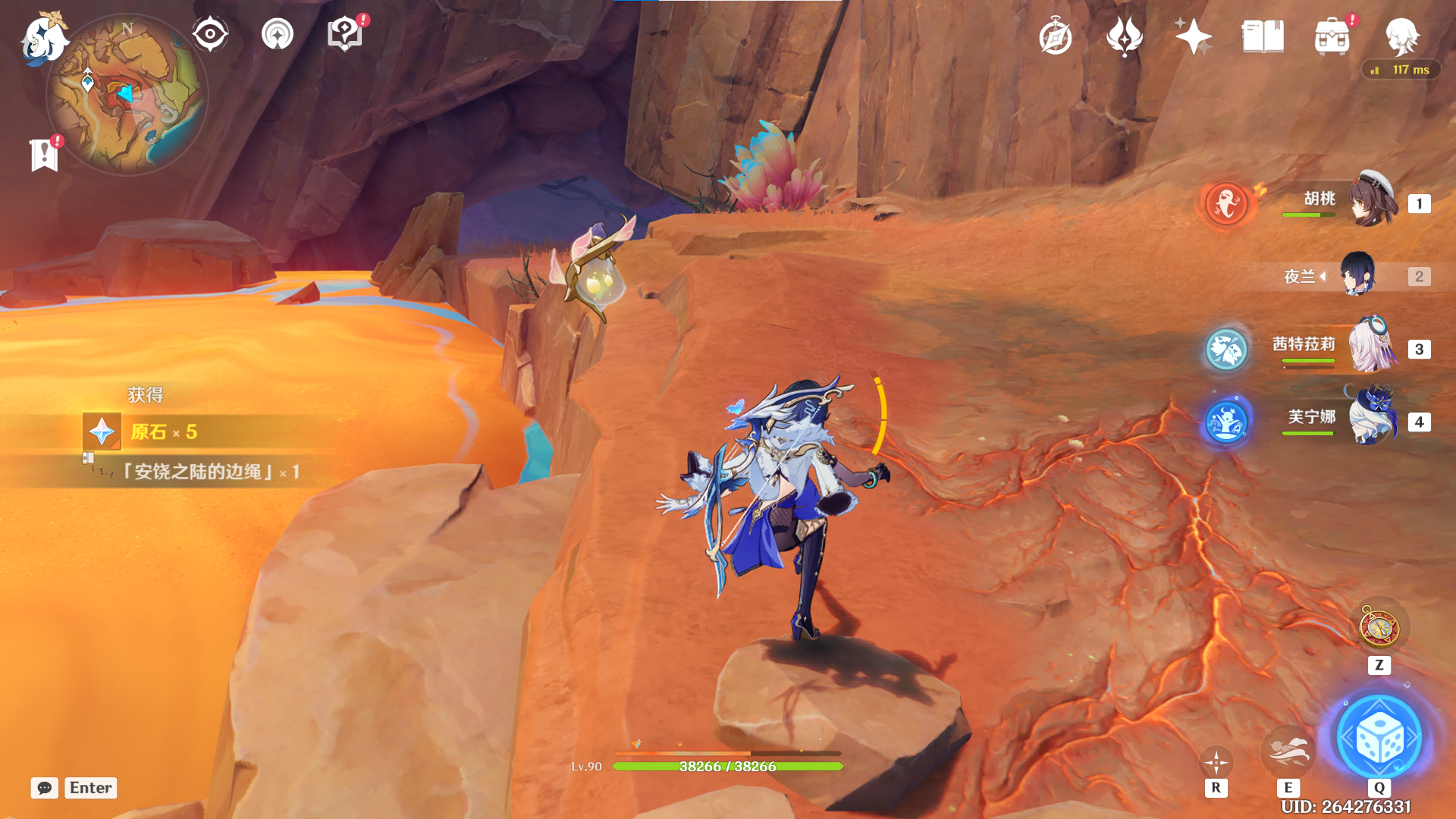Open the Paimon menu icon
The height and width of the screenshot is (819, 1456).
[43, 38]
